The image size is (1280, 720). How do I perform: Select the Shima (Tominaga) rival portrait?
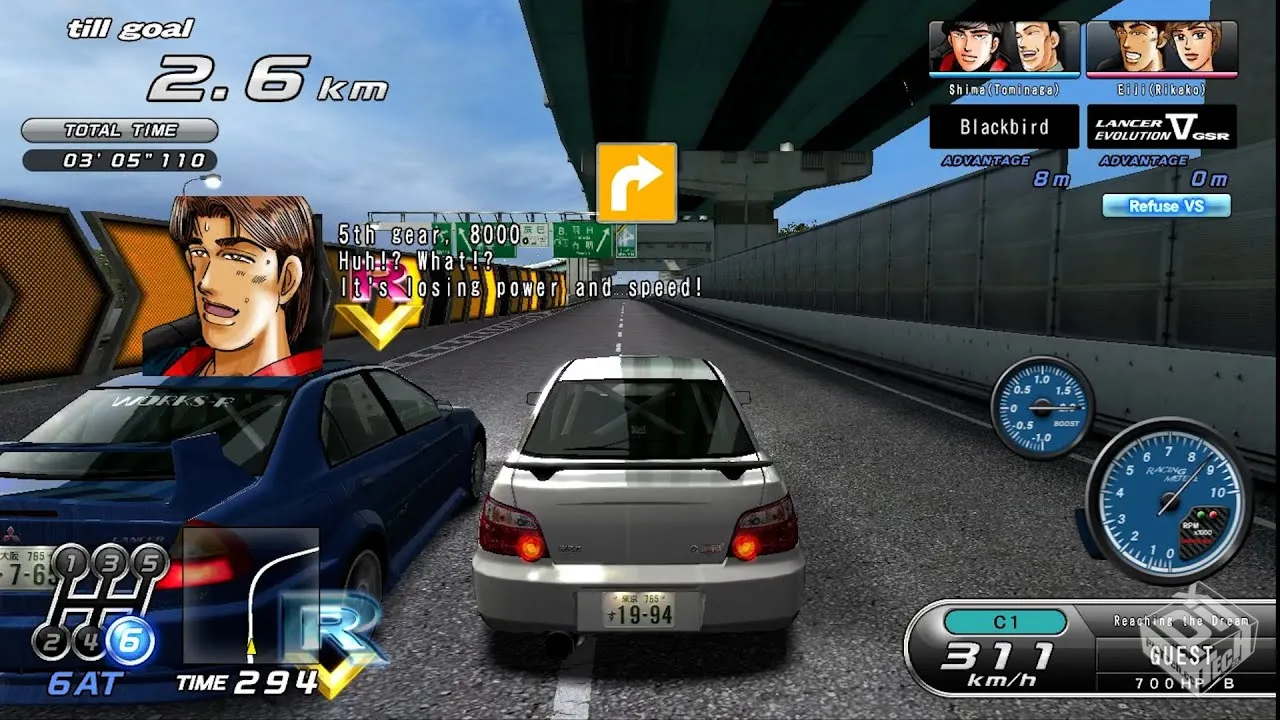click(x=1004, y=47)
